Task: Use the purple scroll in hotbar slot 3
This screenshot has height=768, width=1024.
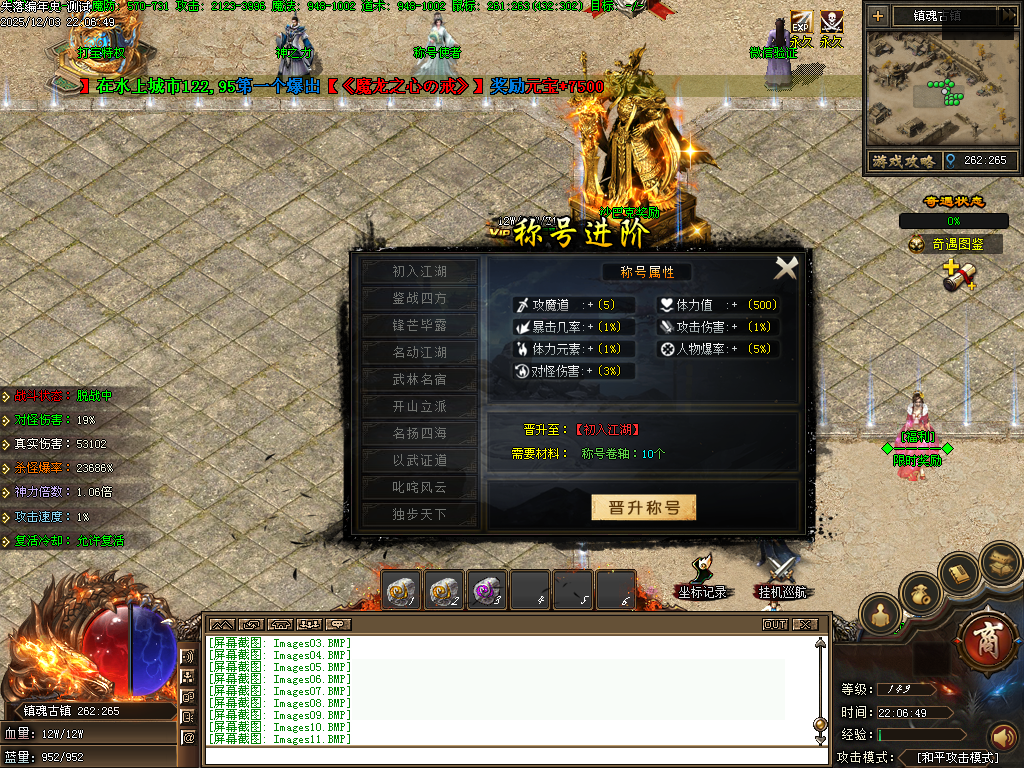Action: pyautogui.click(x=487, y=591)
